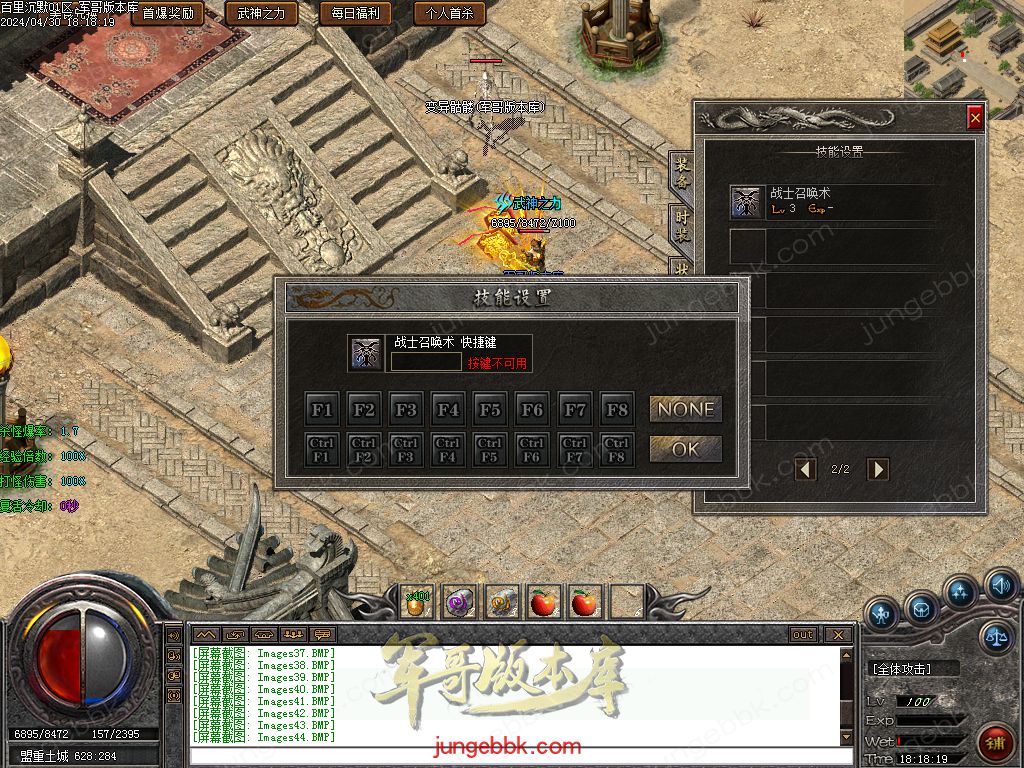Use the purple scroll in the belt
The height and width of the screenshot is (768, 1024).
[459, 602]
